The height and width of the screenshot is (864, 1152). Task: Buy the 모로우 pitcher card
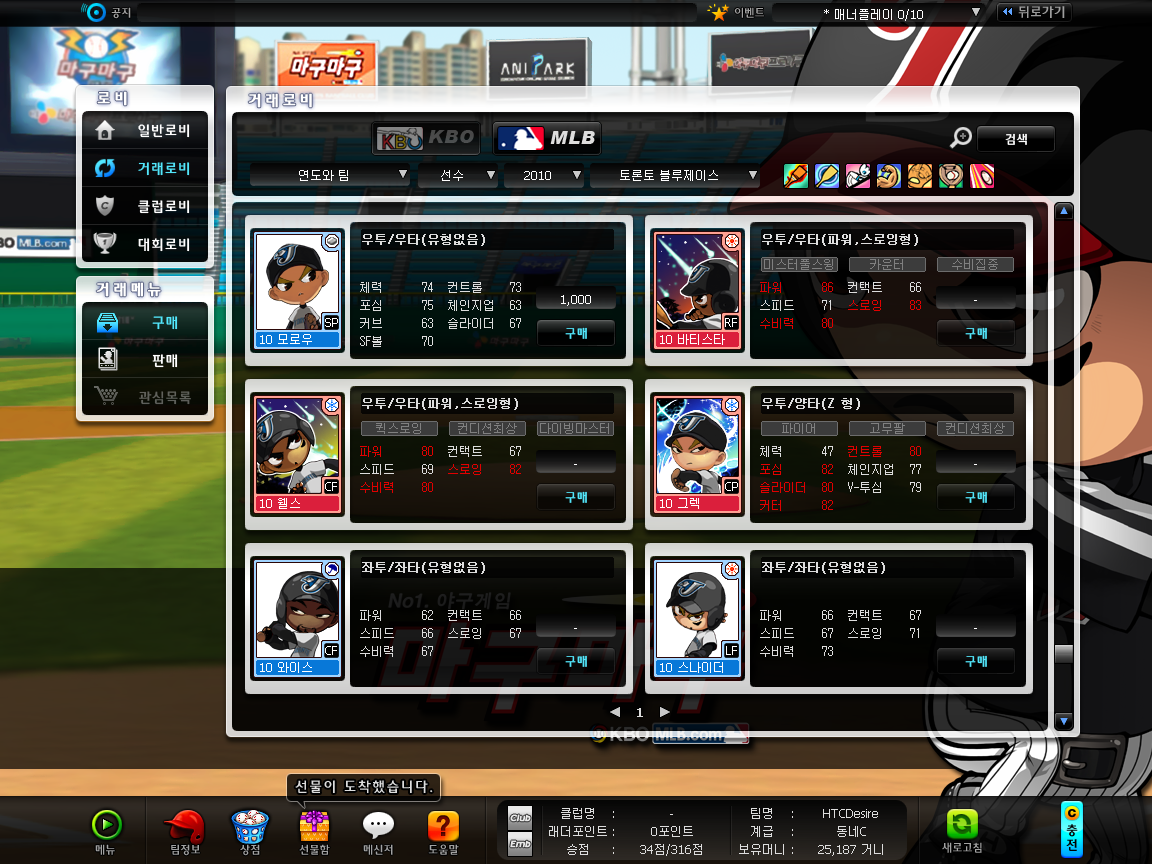coord(576,333)
